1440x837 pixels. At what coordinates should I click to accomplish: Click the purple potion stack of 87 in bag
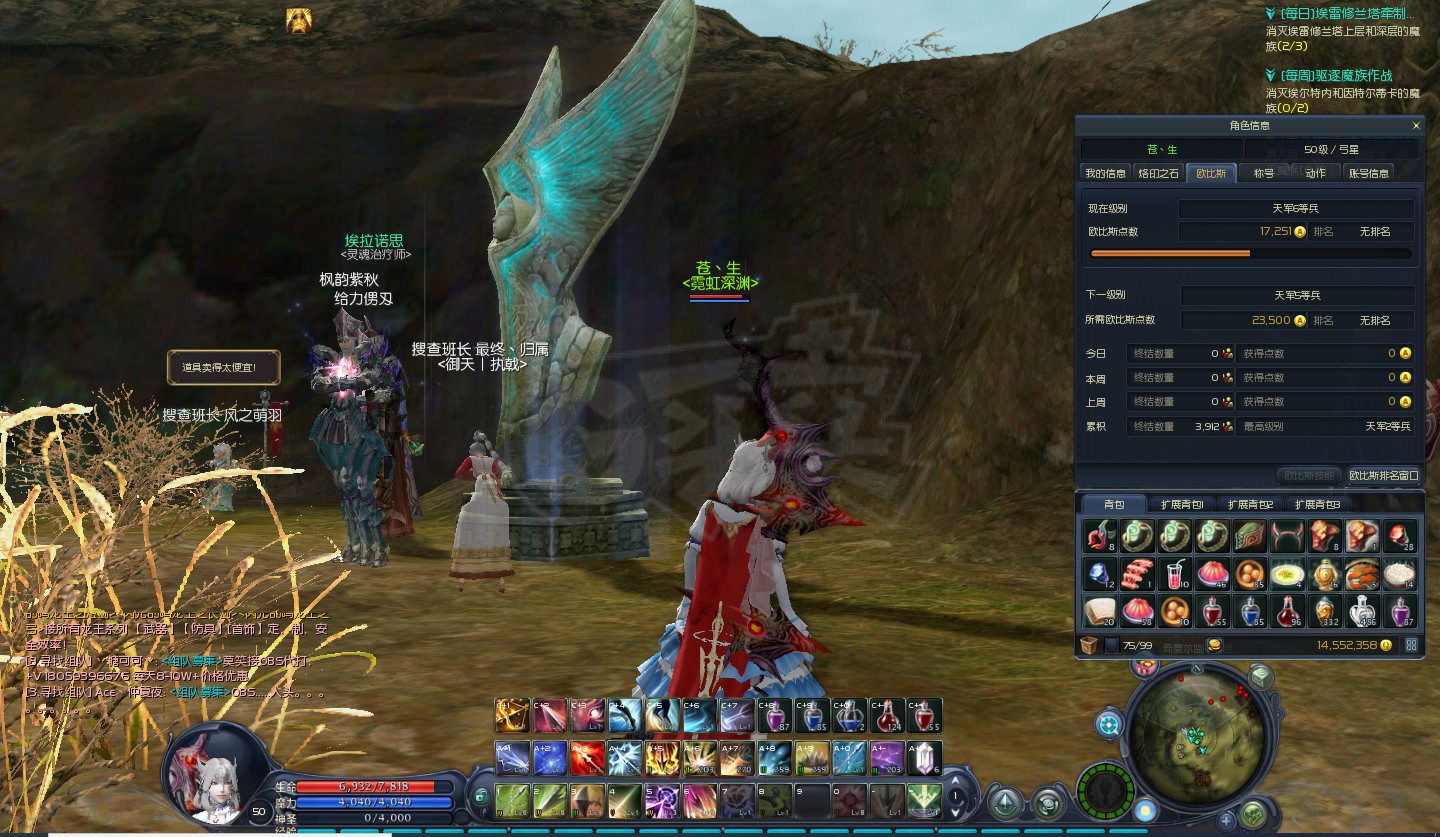click(1400, 610)
